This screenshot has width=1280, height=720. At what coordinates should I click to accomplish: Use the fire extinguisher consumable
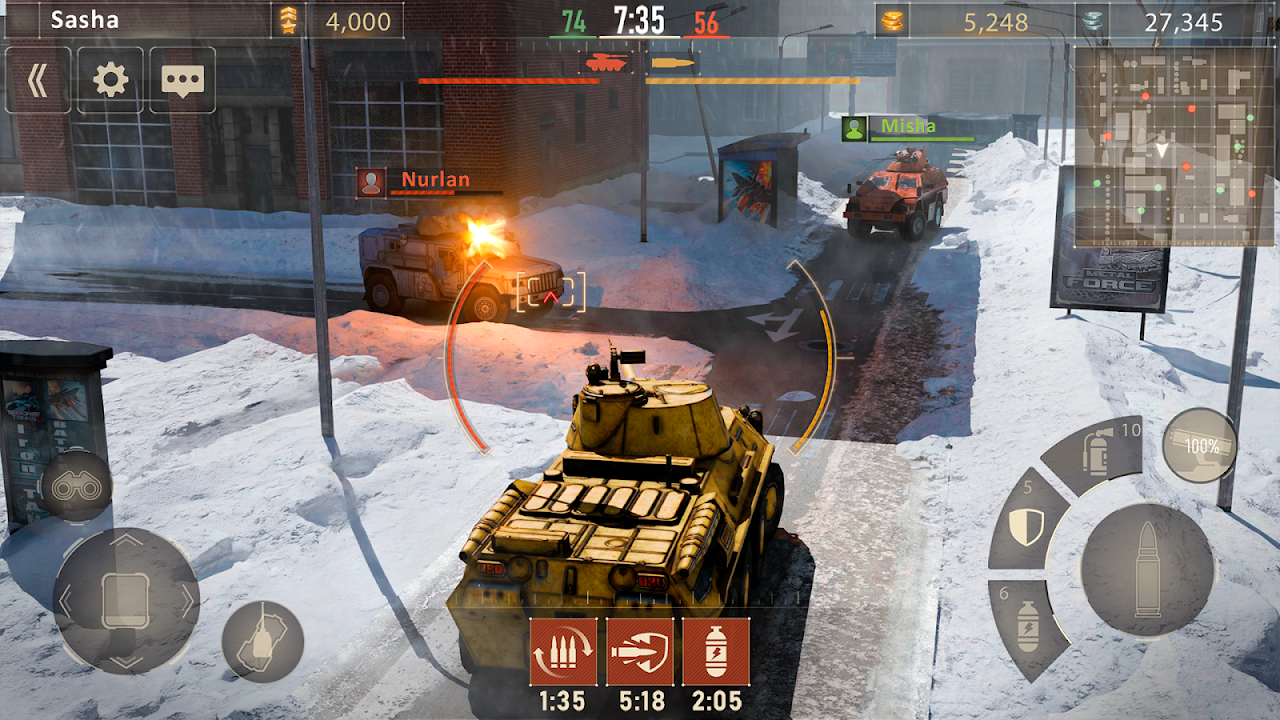[1098, 451]
